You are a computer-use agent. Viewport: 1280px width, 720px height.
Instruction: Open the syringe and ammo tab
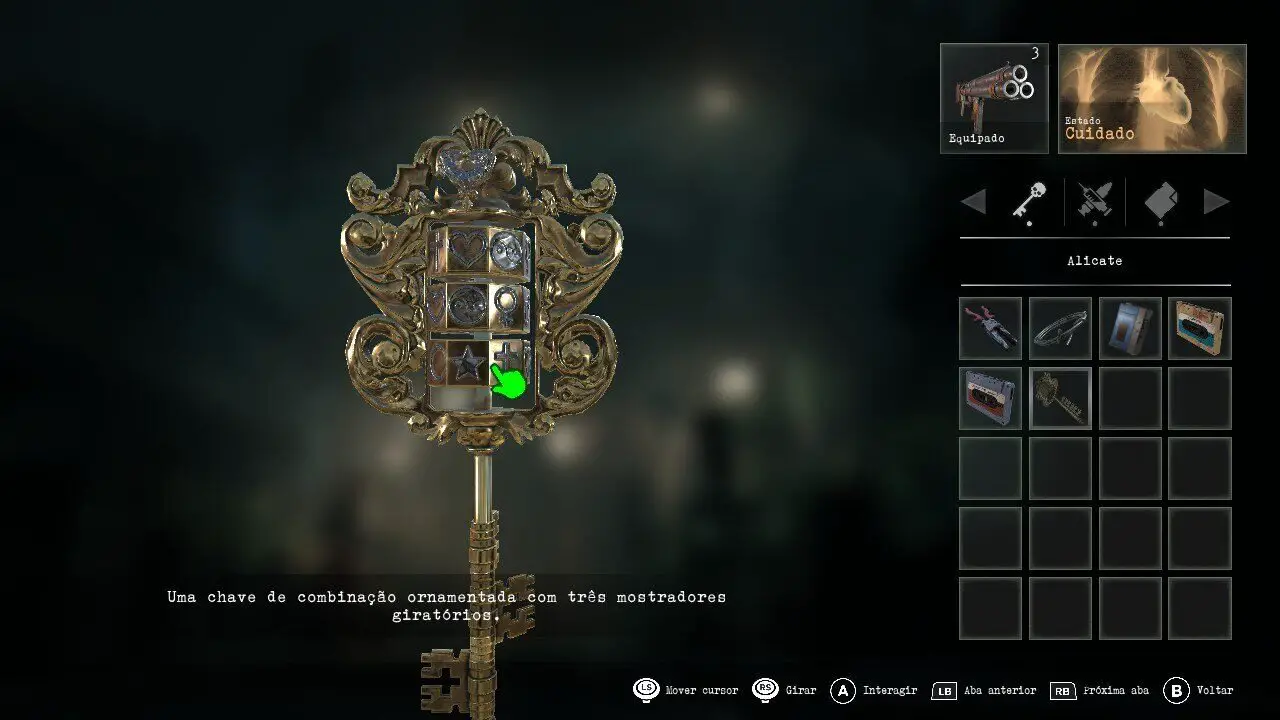pos(1095,202)
